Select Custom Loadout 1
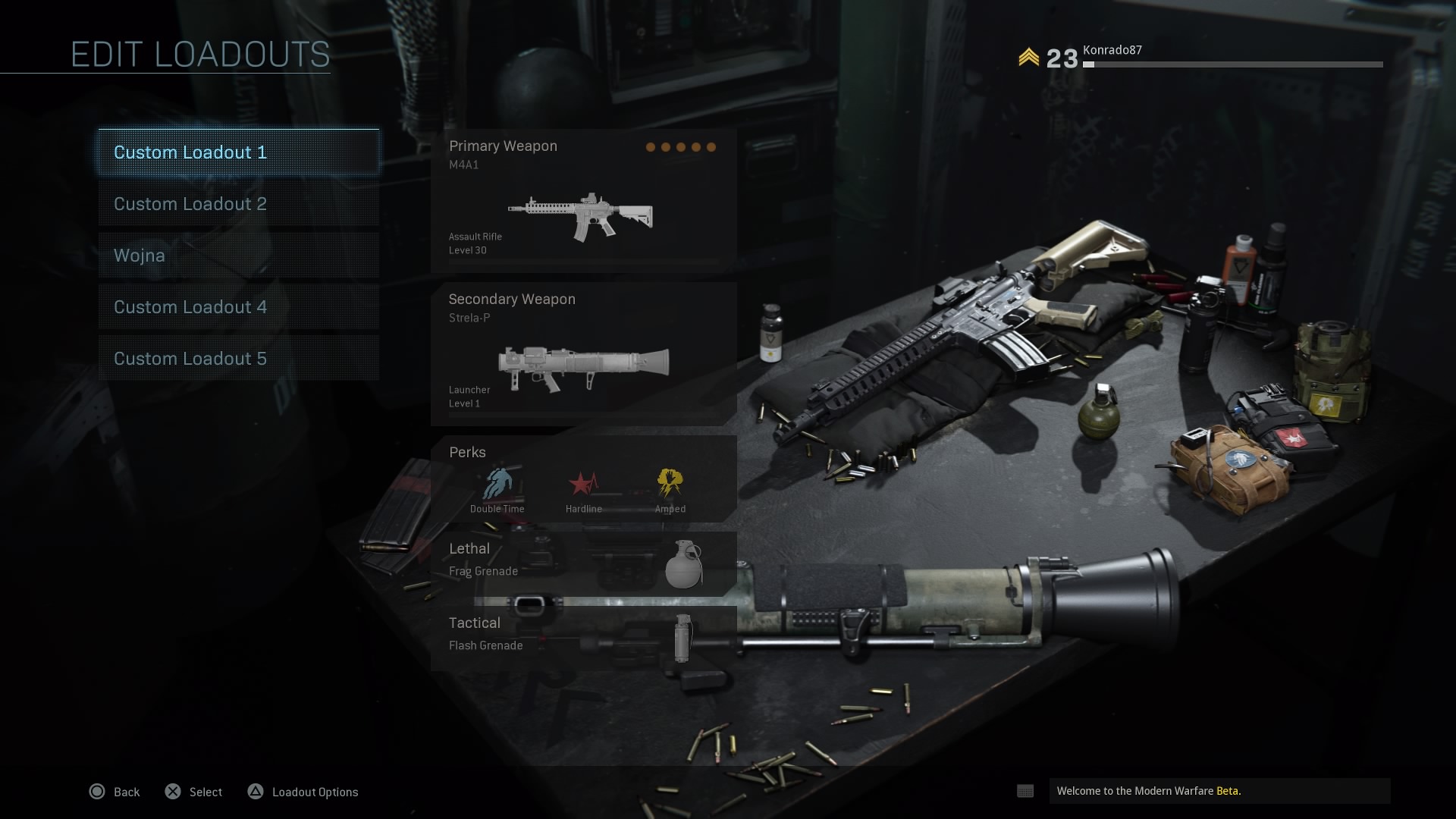The width and height of the screenshot is (1456, 819). coord(238,152)
